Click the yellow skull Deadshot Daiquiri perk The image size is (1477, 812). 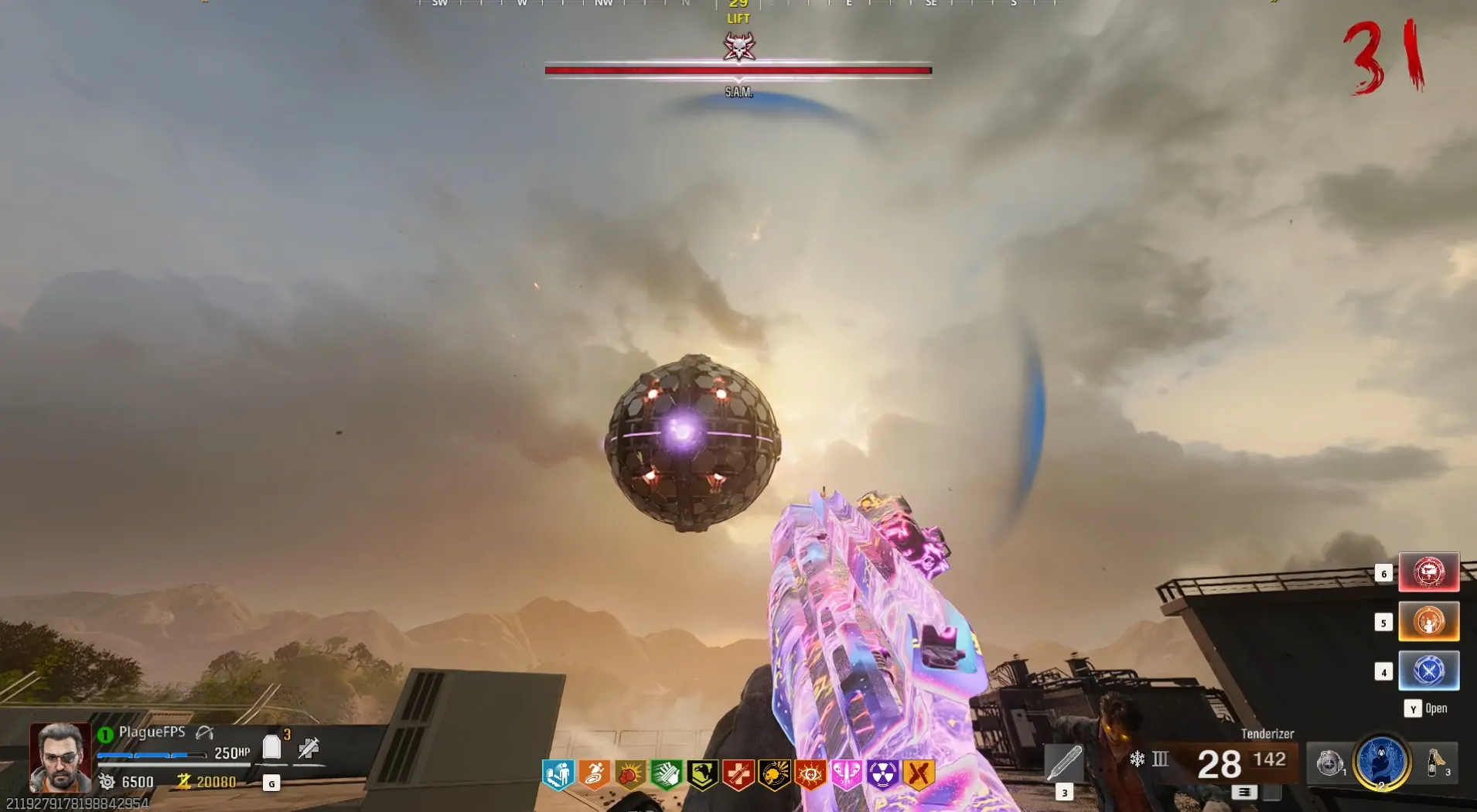pos(774,774)
